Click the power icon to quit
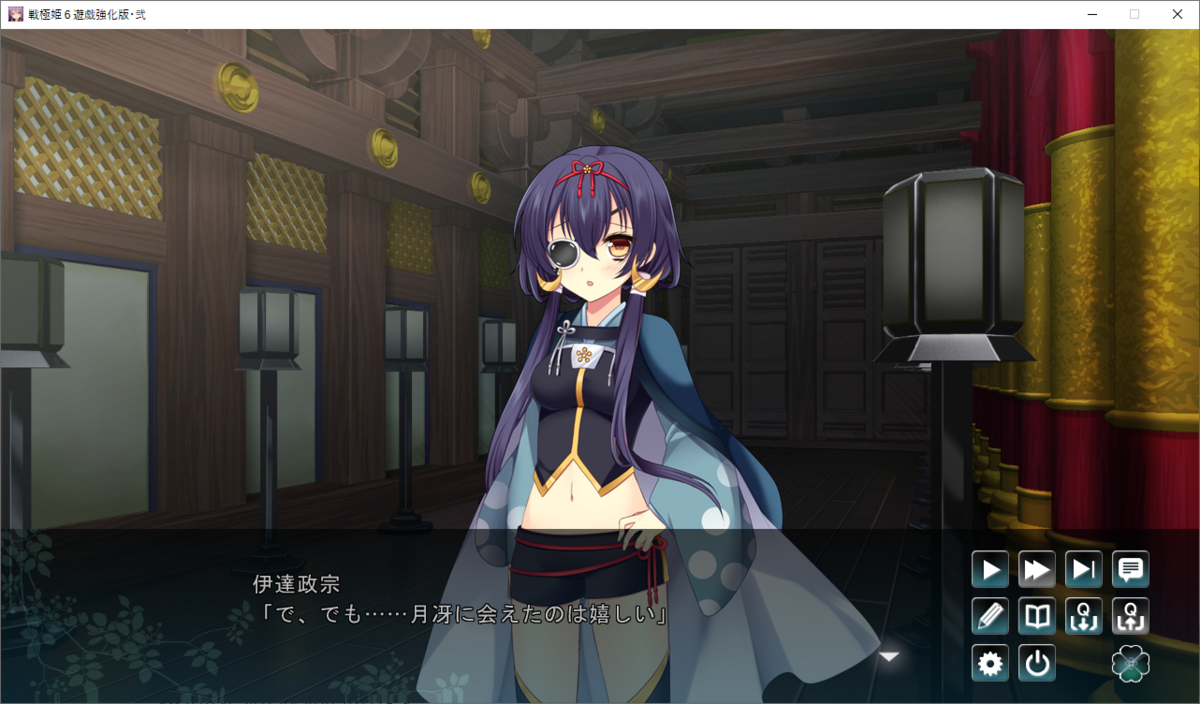 pyautogui.click(x=1037, y=663)
